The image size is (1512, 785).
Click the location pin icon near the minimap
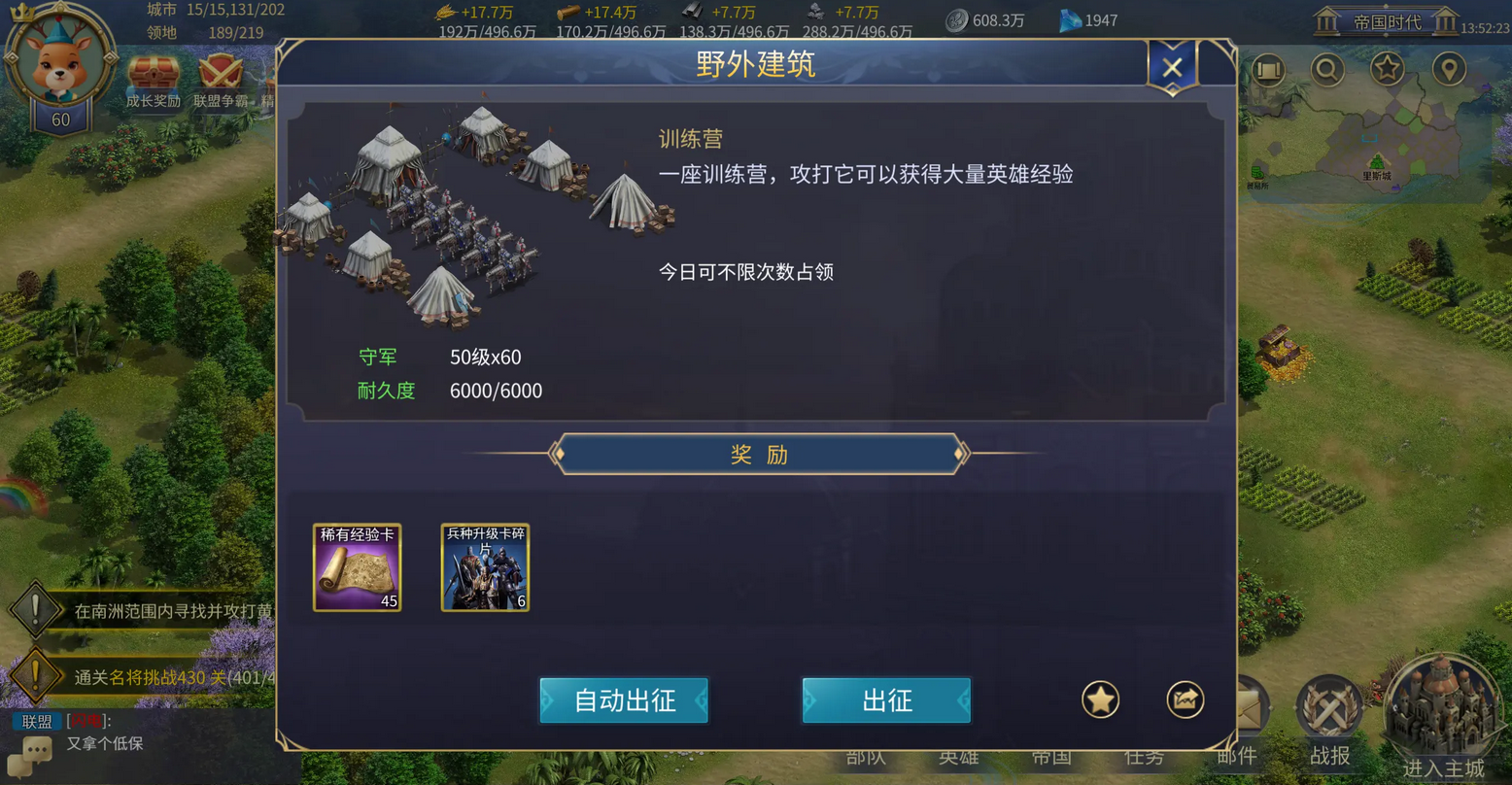coord(1448,69)
